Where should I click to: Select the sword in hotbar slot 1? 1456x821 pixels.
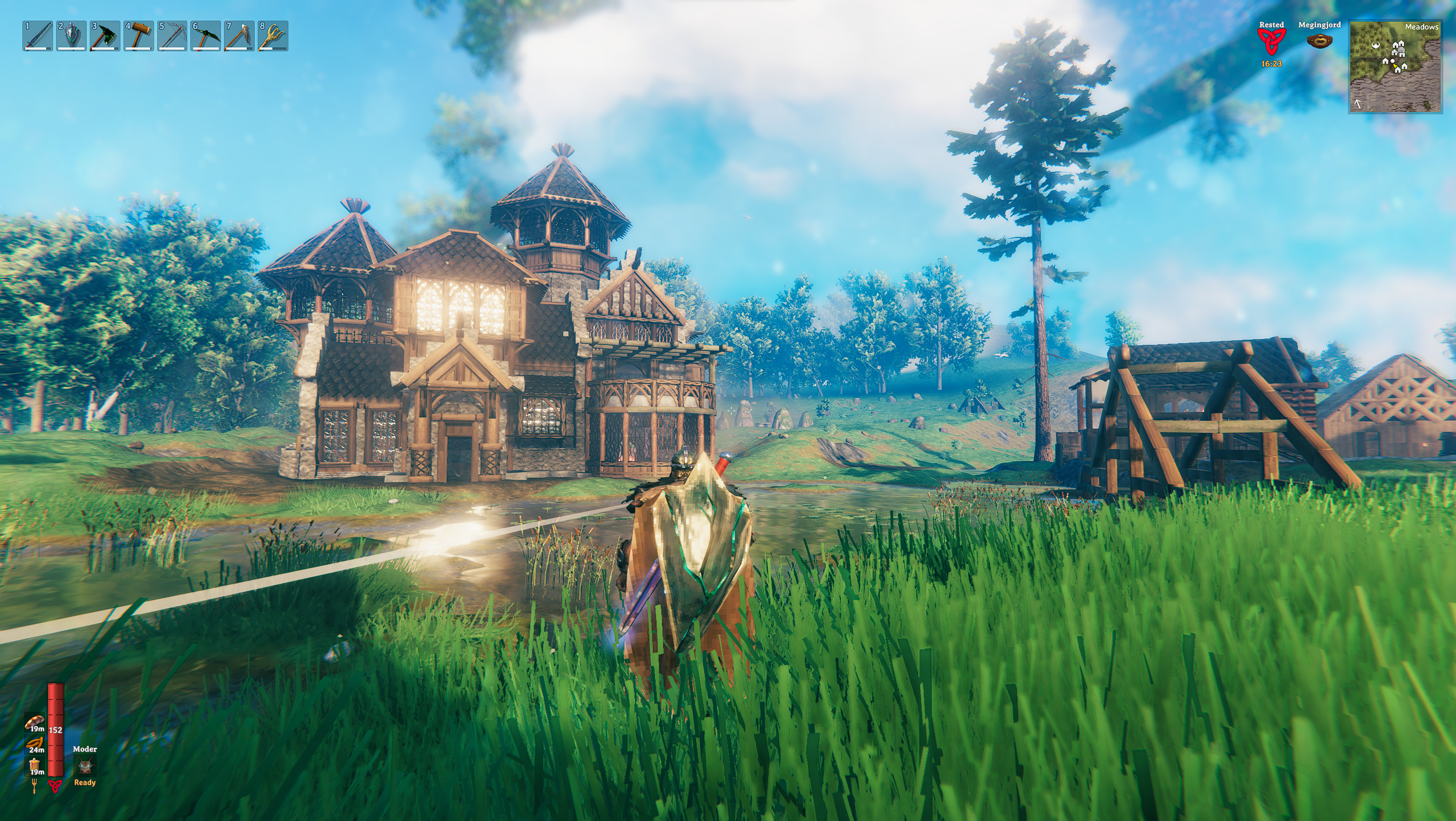[38, 36]
